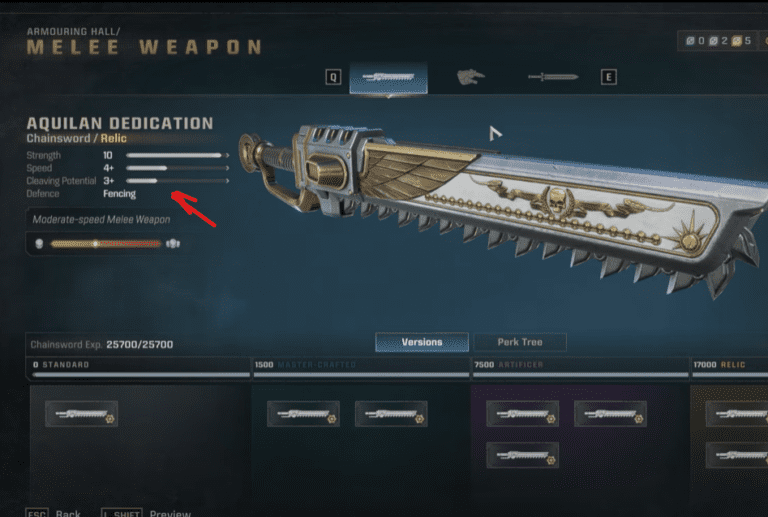This screenshot has width=768, height=517.
Task: Open the Perk Tree tab
Action: coord(519,342)
